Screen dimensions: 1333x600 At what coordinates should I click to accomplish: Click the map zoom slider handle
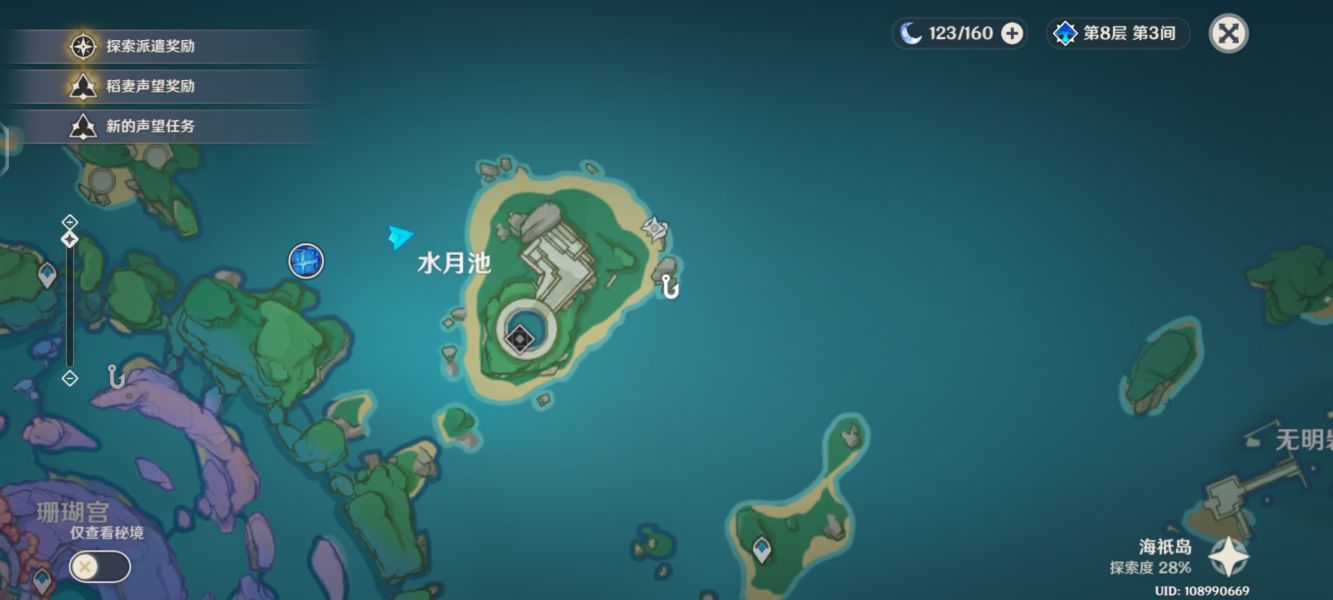click(69, 239)
